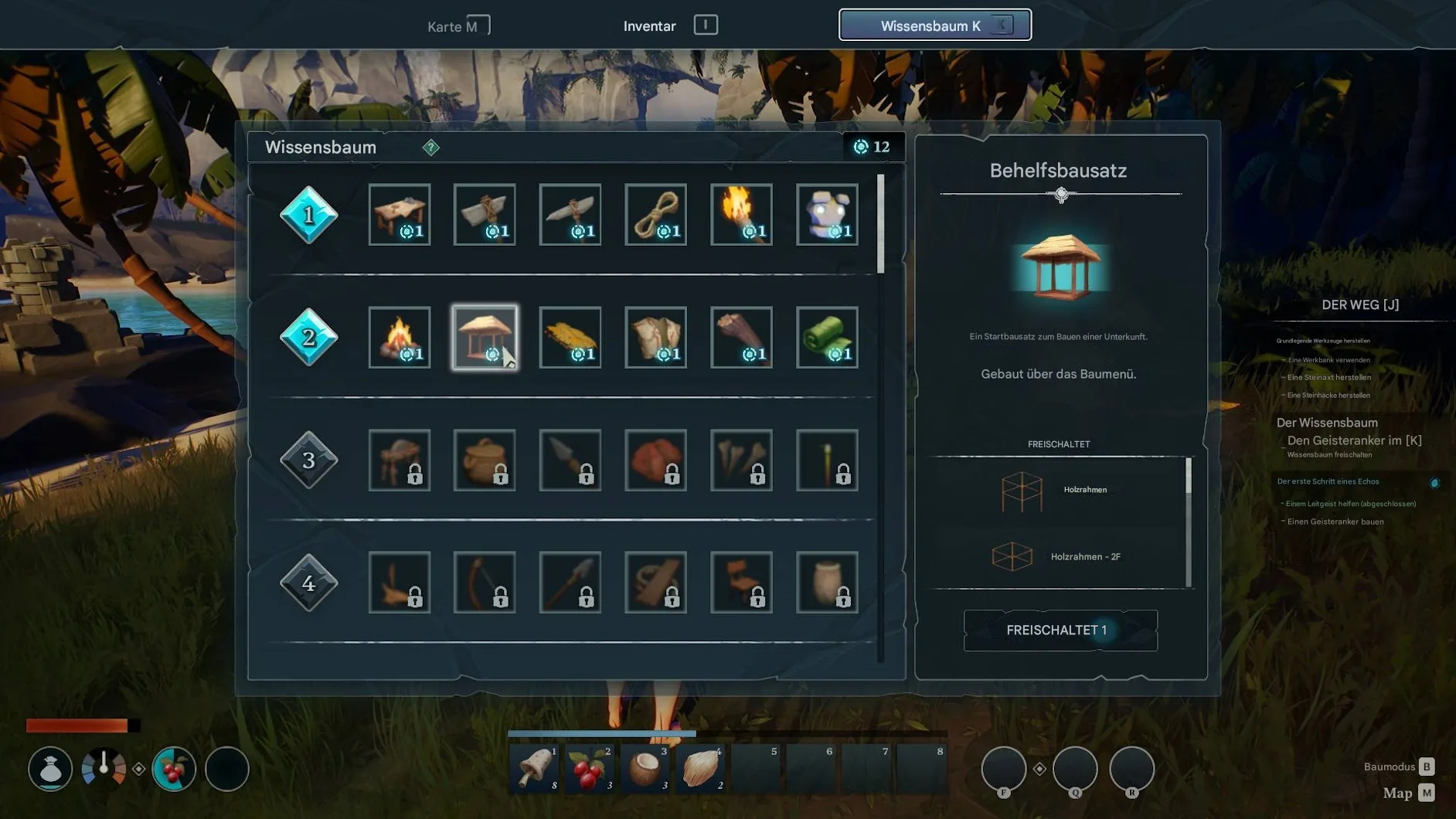Select the thatched shelter Behelfsbausatz node
Viewport: 1456px width, 819px height.
tap(485, 338)
